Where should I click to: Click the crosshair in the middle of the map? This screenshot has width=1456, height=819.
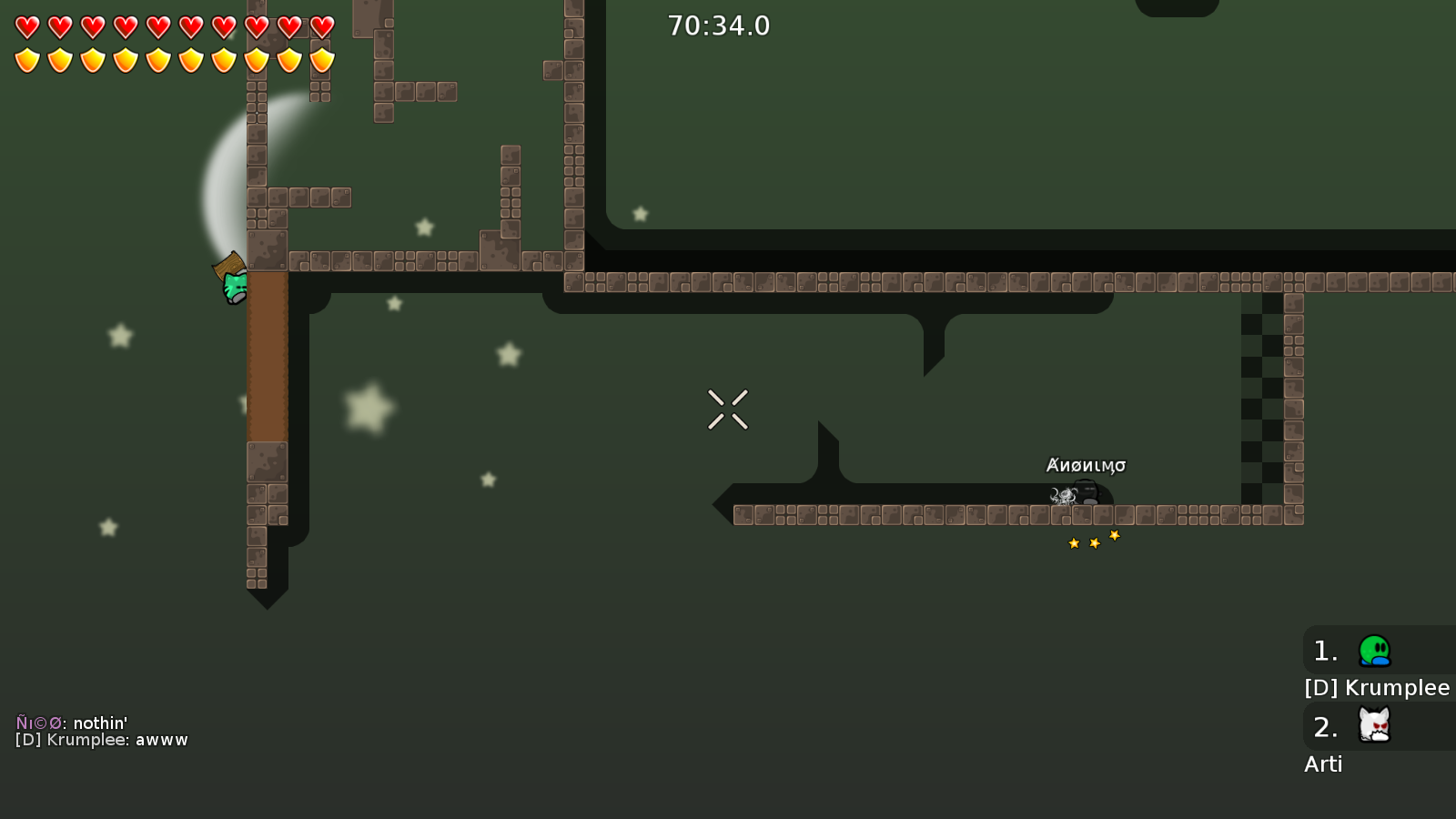point(728,409)
